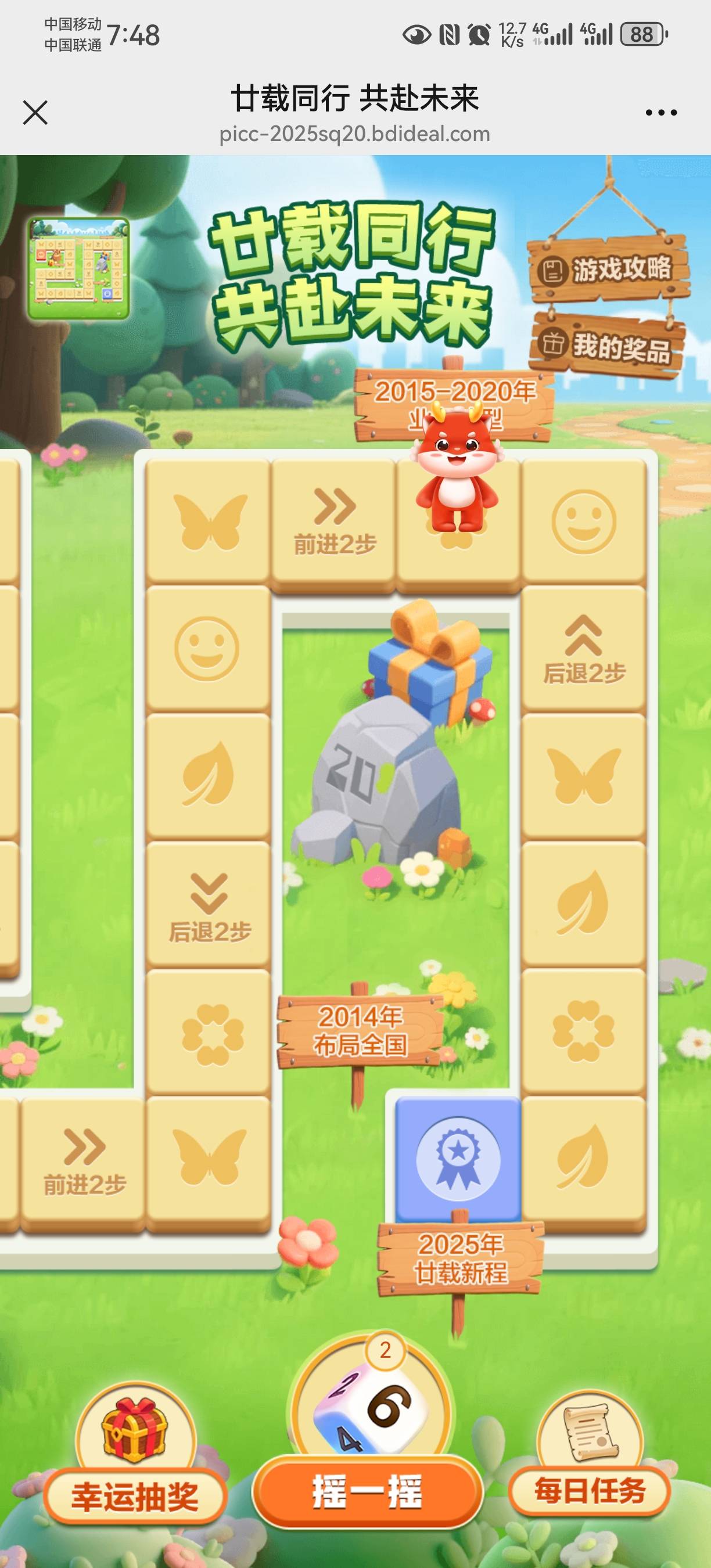Open the board map thumbnail
The image size is (711, 1568).
[x=78, y=269]
